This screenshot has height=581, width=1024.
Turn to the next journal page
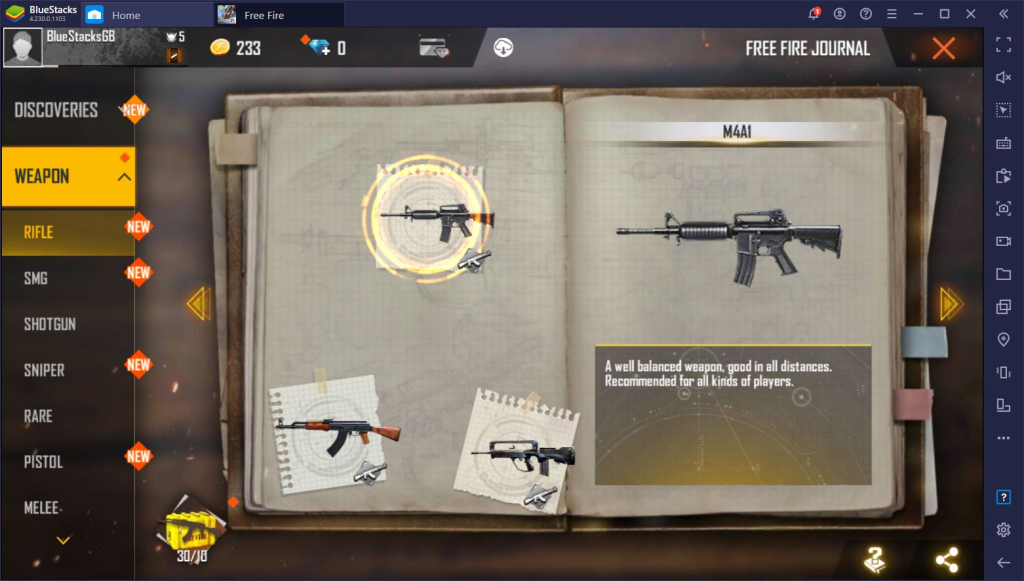(x=949, y=304)
